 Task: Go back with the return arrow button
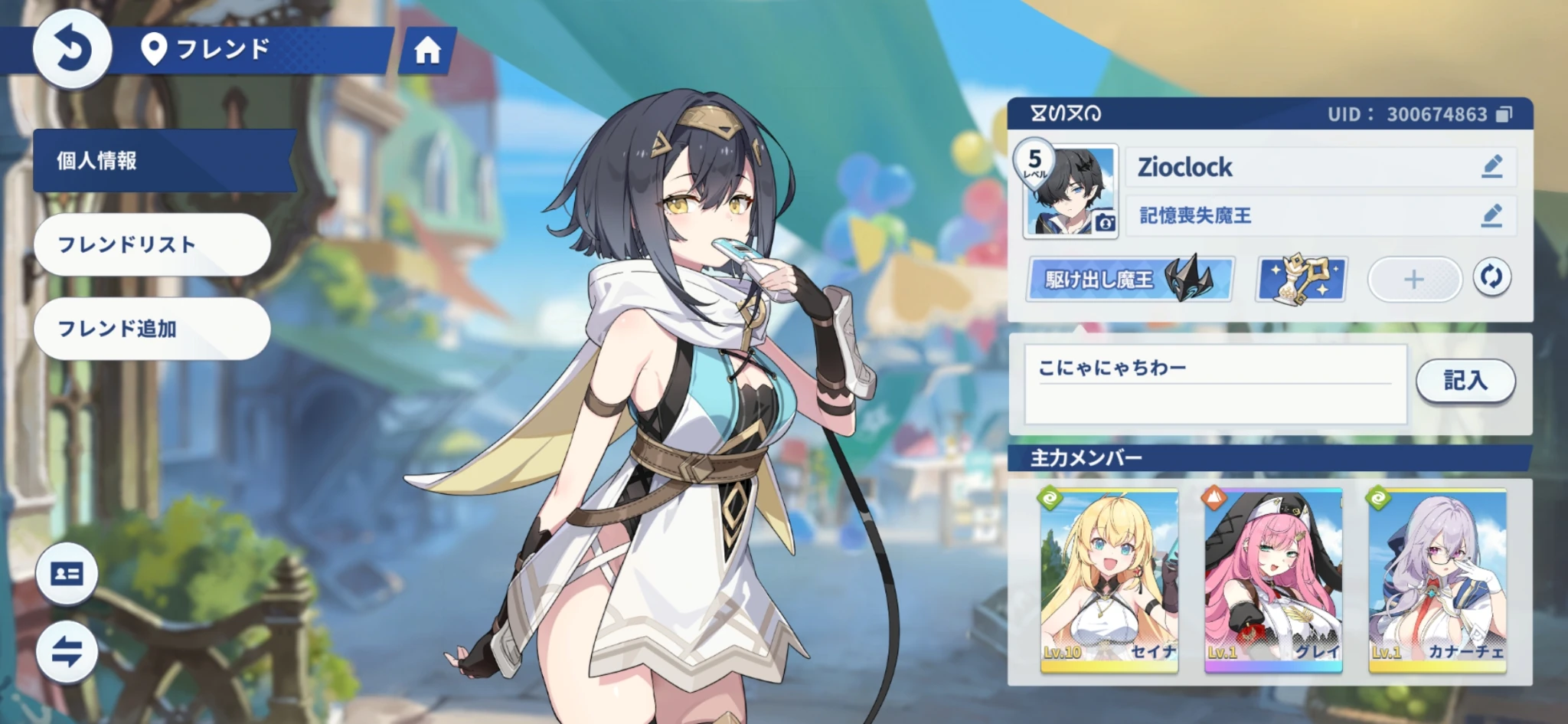72,50
